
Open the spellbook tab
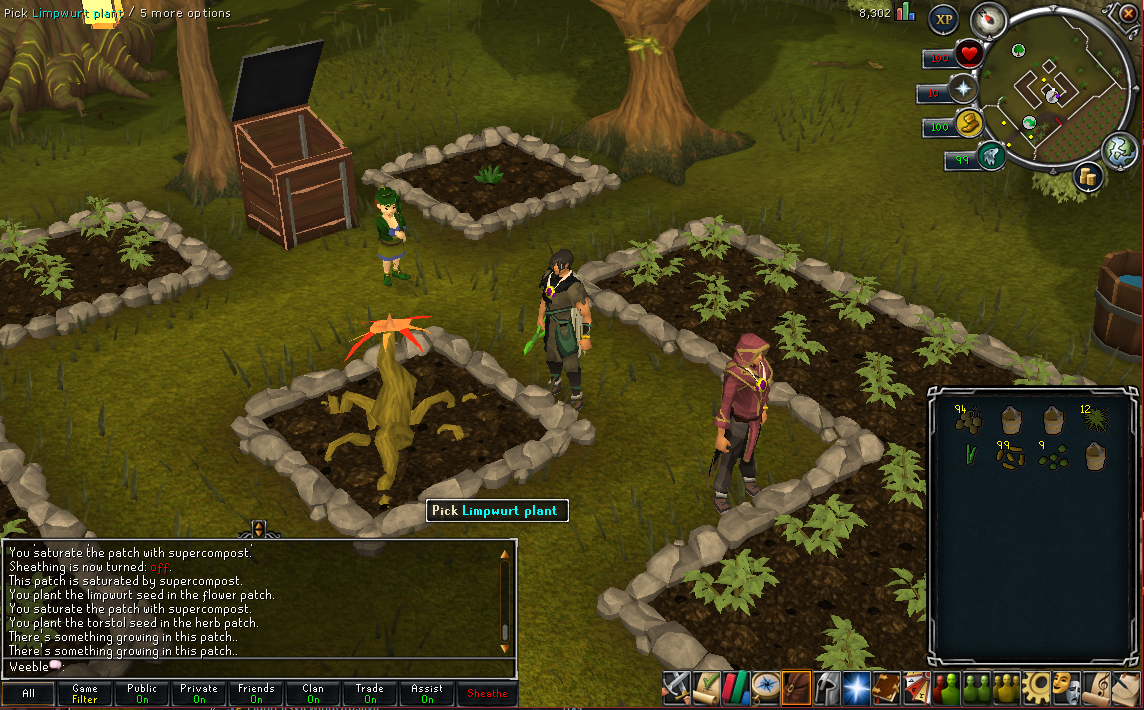click(x=885, y=687)
